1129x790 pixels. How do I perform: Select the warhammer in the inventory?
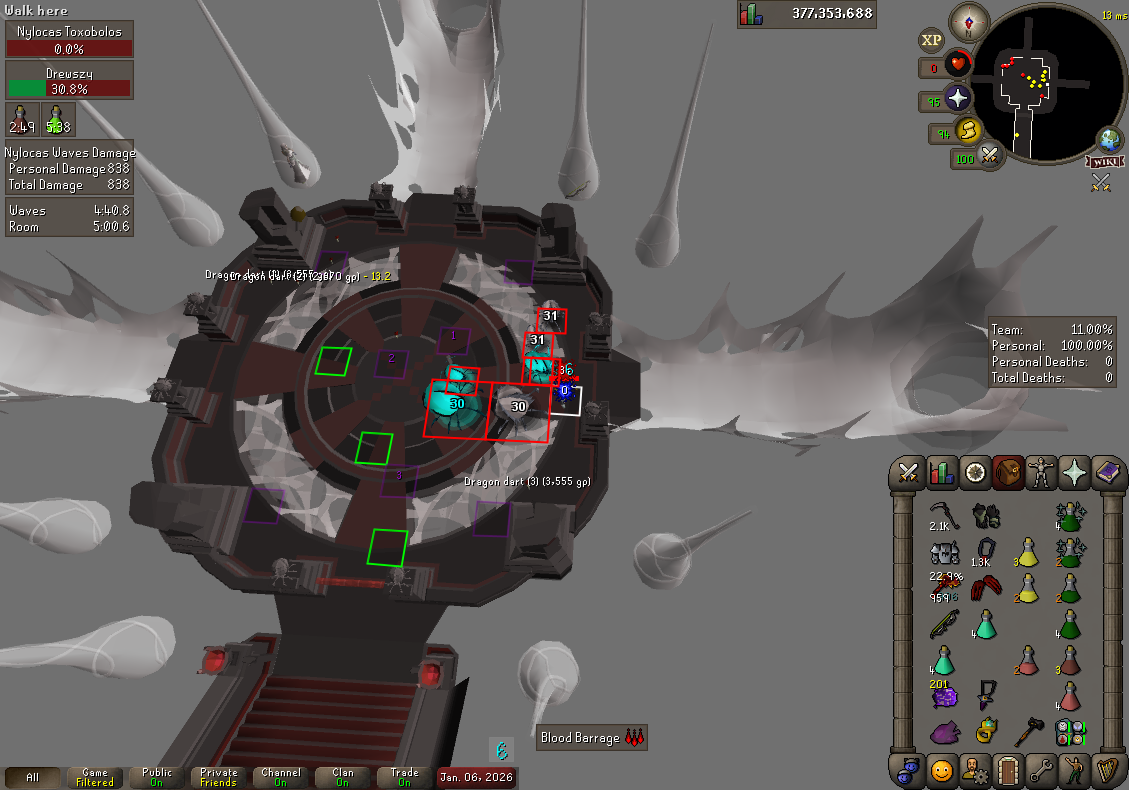[x=1028, y=732]
